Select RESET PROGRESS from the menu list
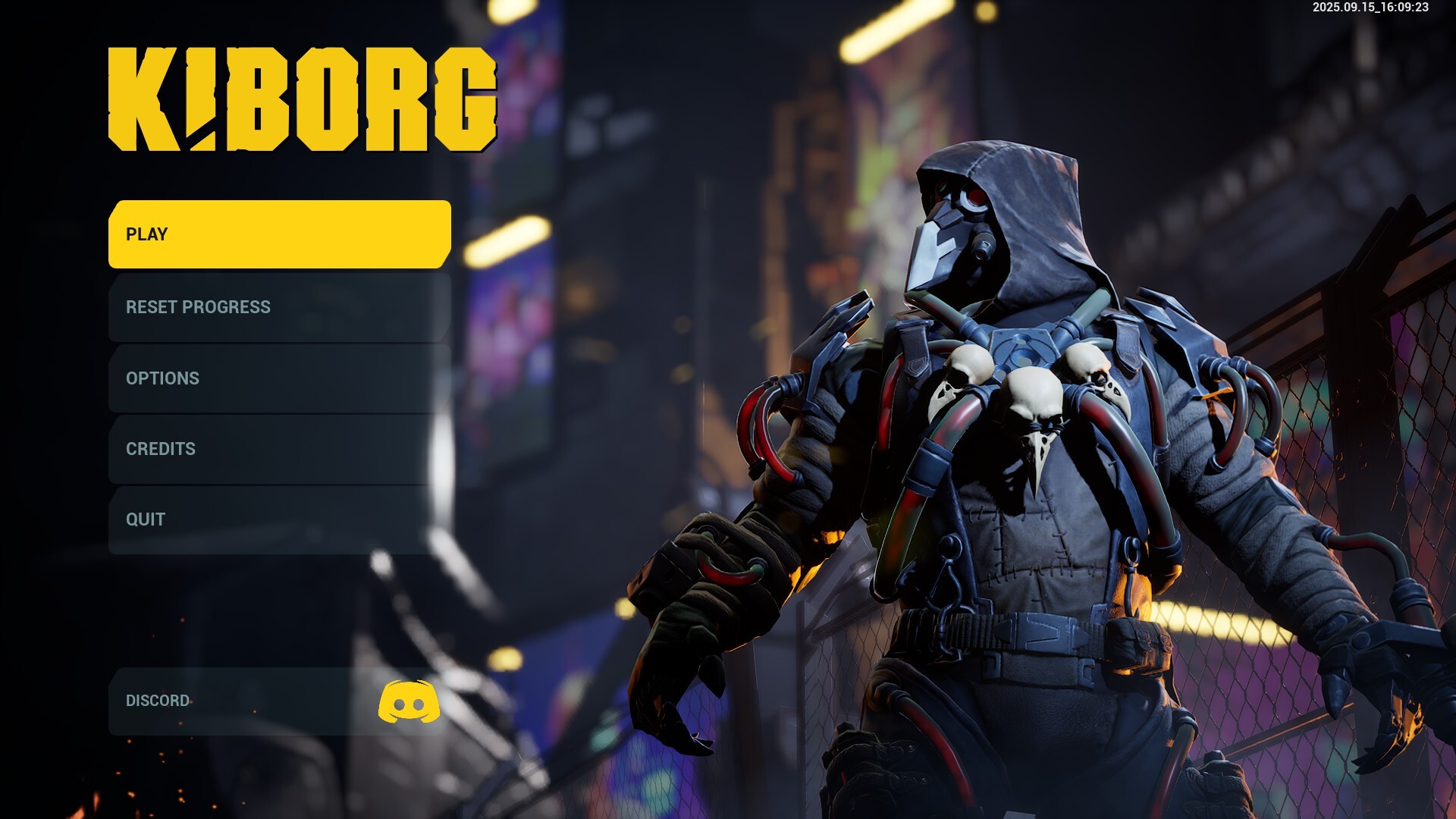The height and width of the screenshot is (819, 1456). click(277, 308)
